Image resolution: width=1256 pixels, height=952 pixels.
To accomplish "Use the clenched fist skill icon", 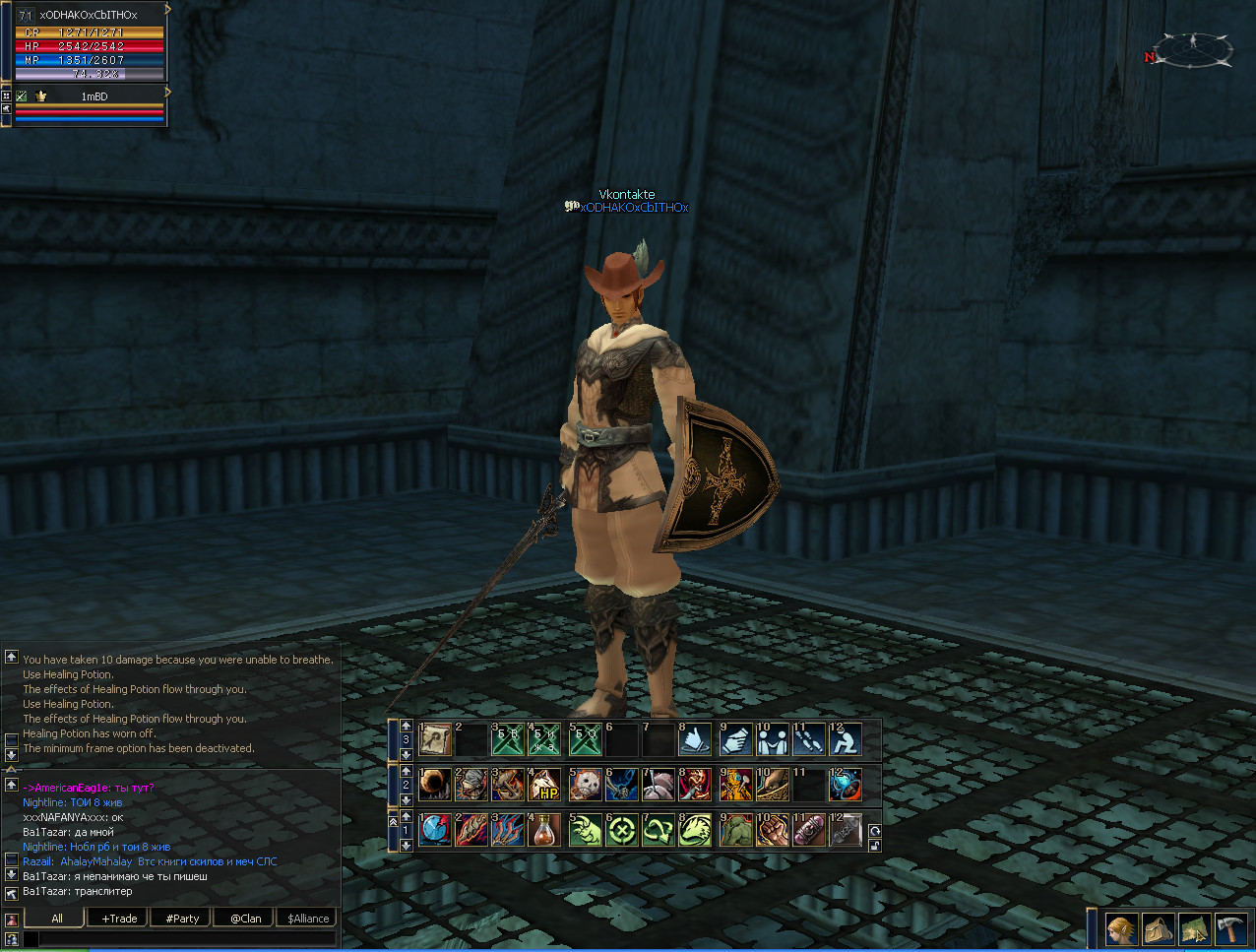I will 771,830.
